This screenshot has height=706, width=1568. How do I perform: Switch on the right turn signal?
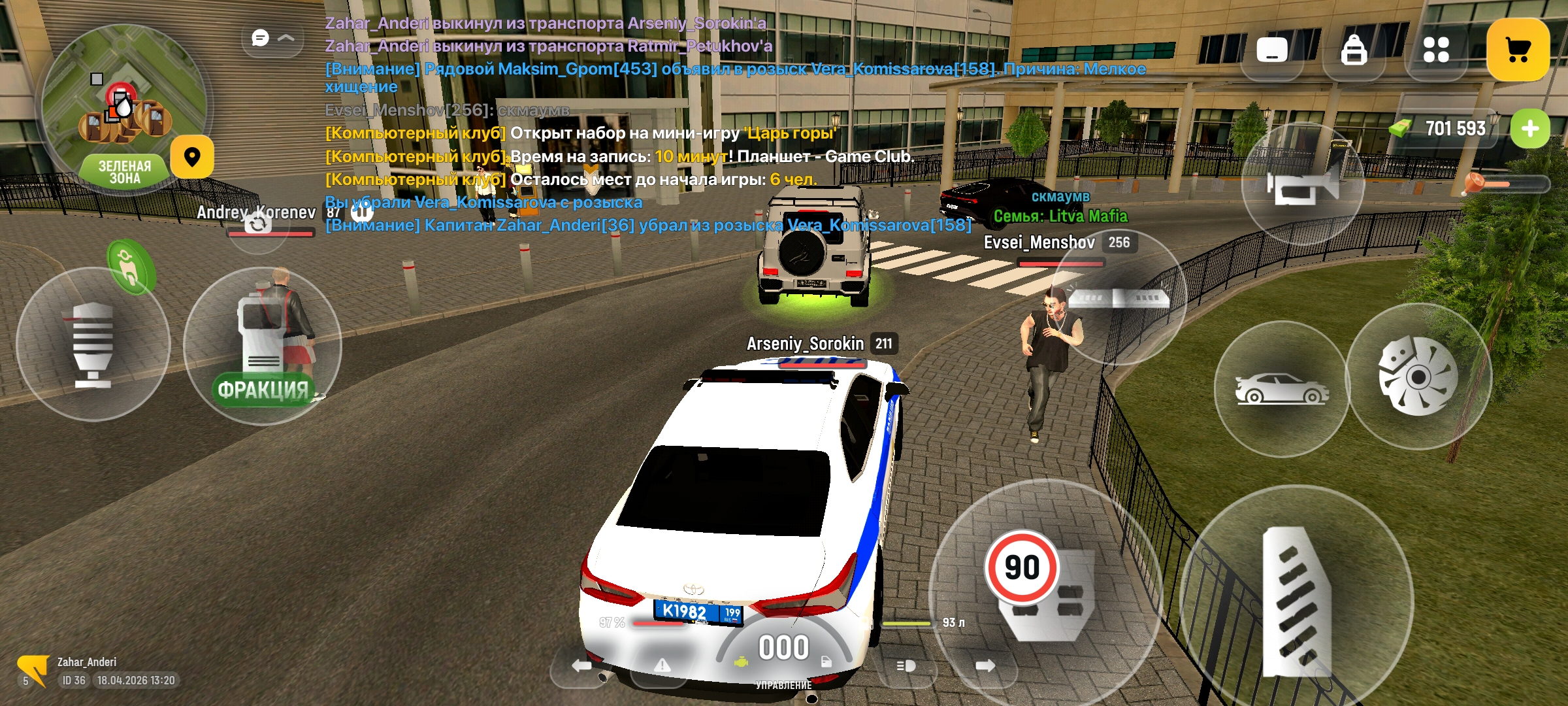coord(985,665)
